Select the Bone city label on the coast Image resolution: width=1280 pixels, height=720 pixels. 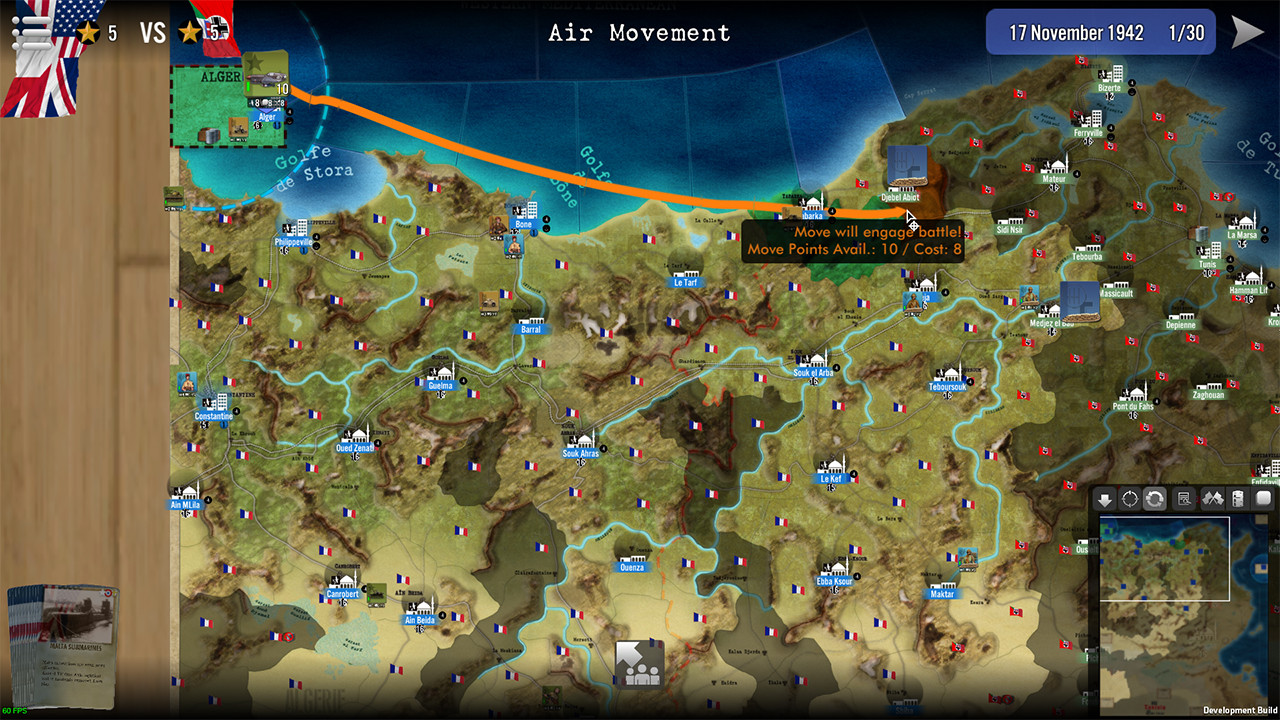[x=523, y=224]
